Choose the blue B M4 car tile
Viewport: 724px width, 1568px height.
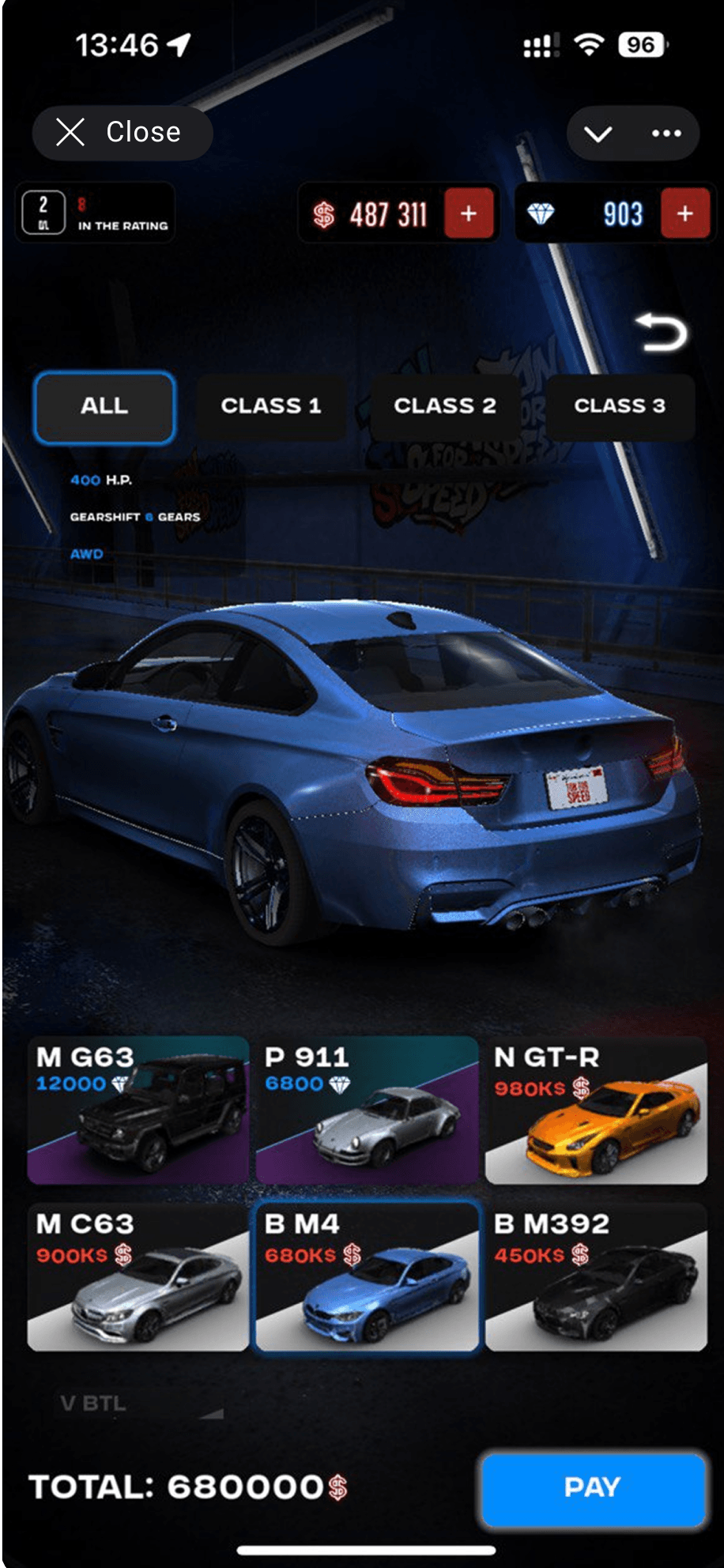pyautogui.click(x=367, y=1276)
